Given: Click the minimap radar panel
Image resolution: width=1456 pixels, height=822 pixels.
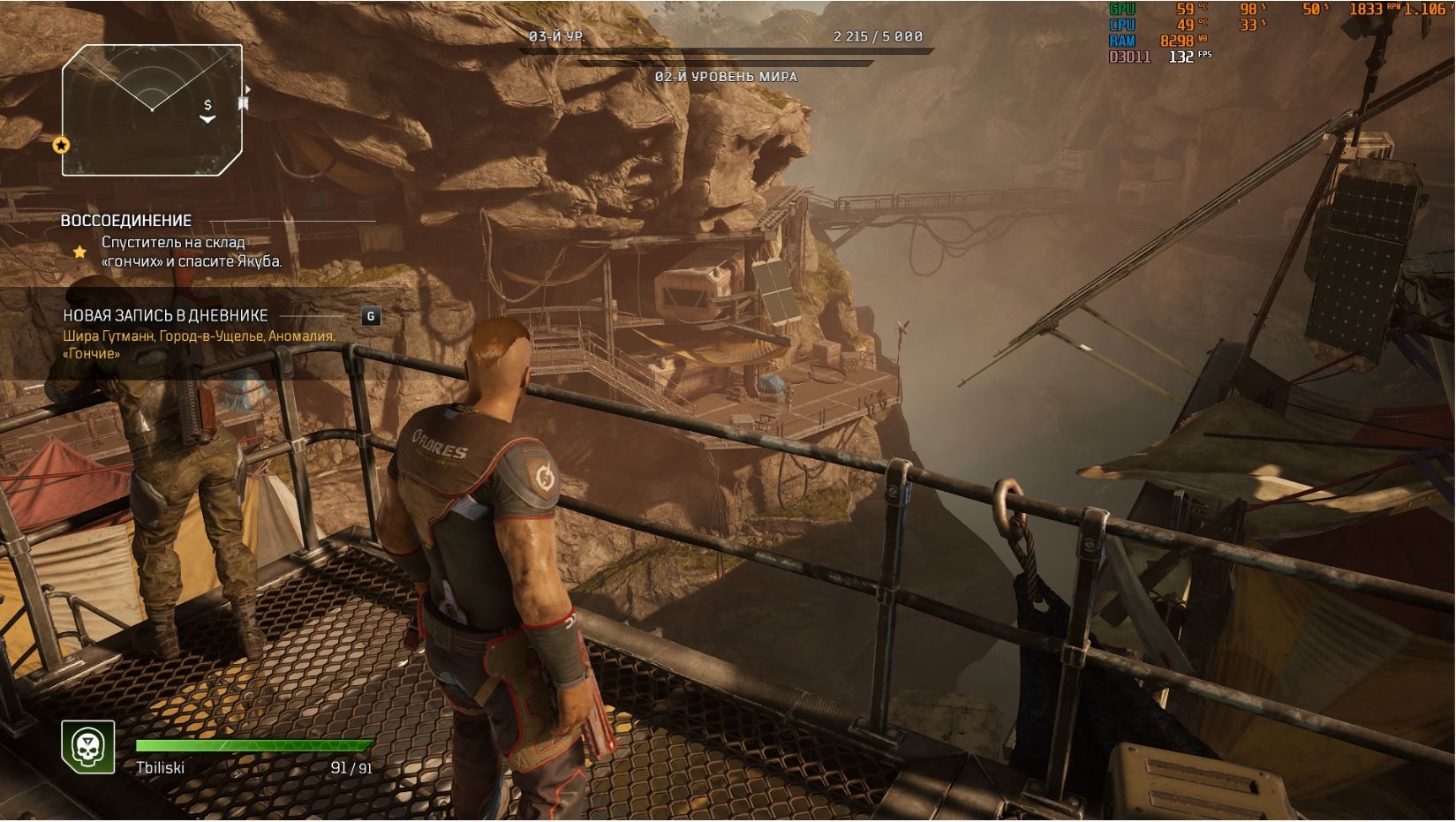Looking at the screenshot, I should coord(152,109).
